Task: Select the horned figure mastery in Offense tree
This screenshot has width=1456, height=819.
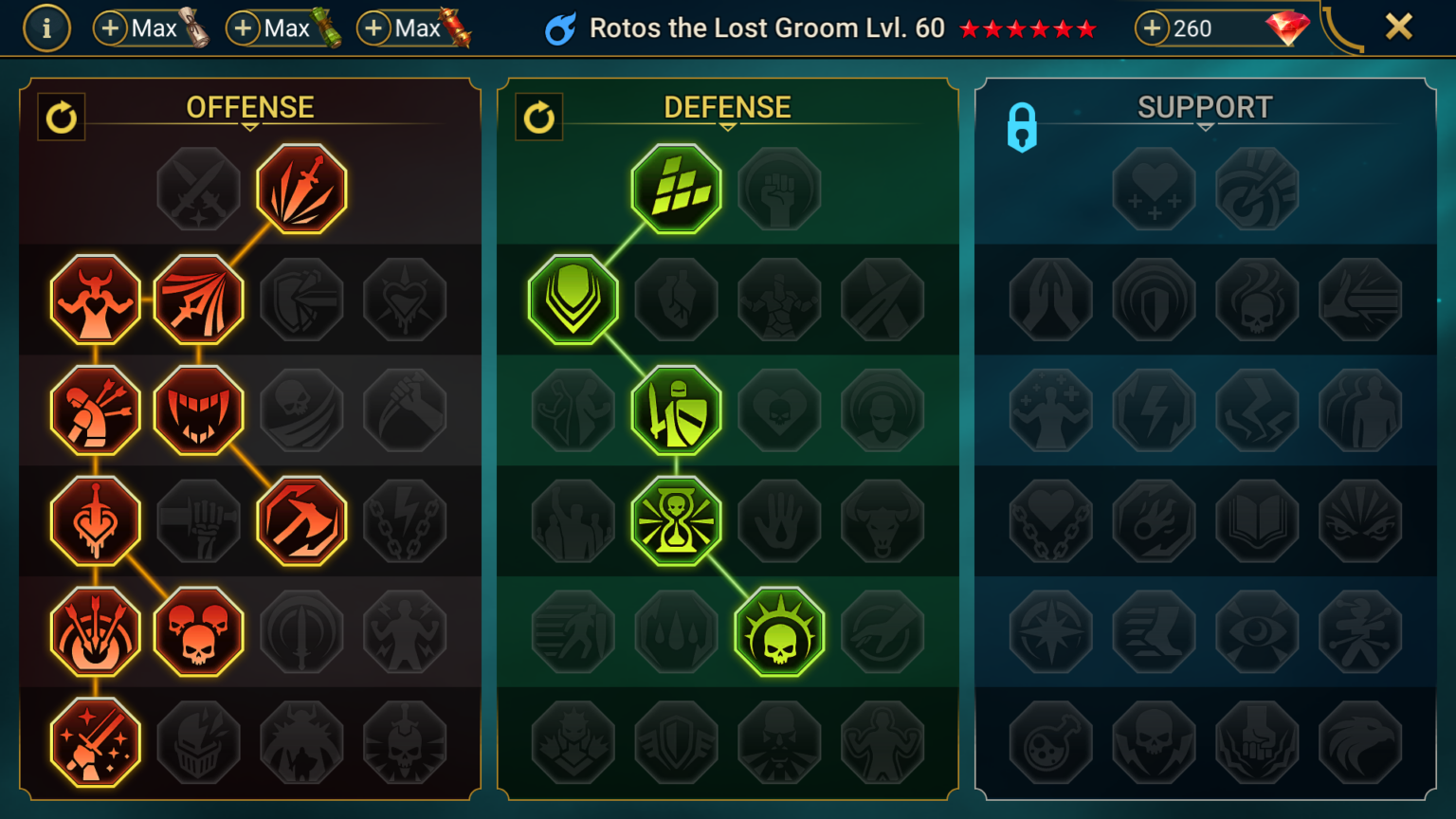Action: tap(96, 299)
